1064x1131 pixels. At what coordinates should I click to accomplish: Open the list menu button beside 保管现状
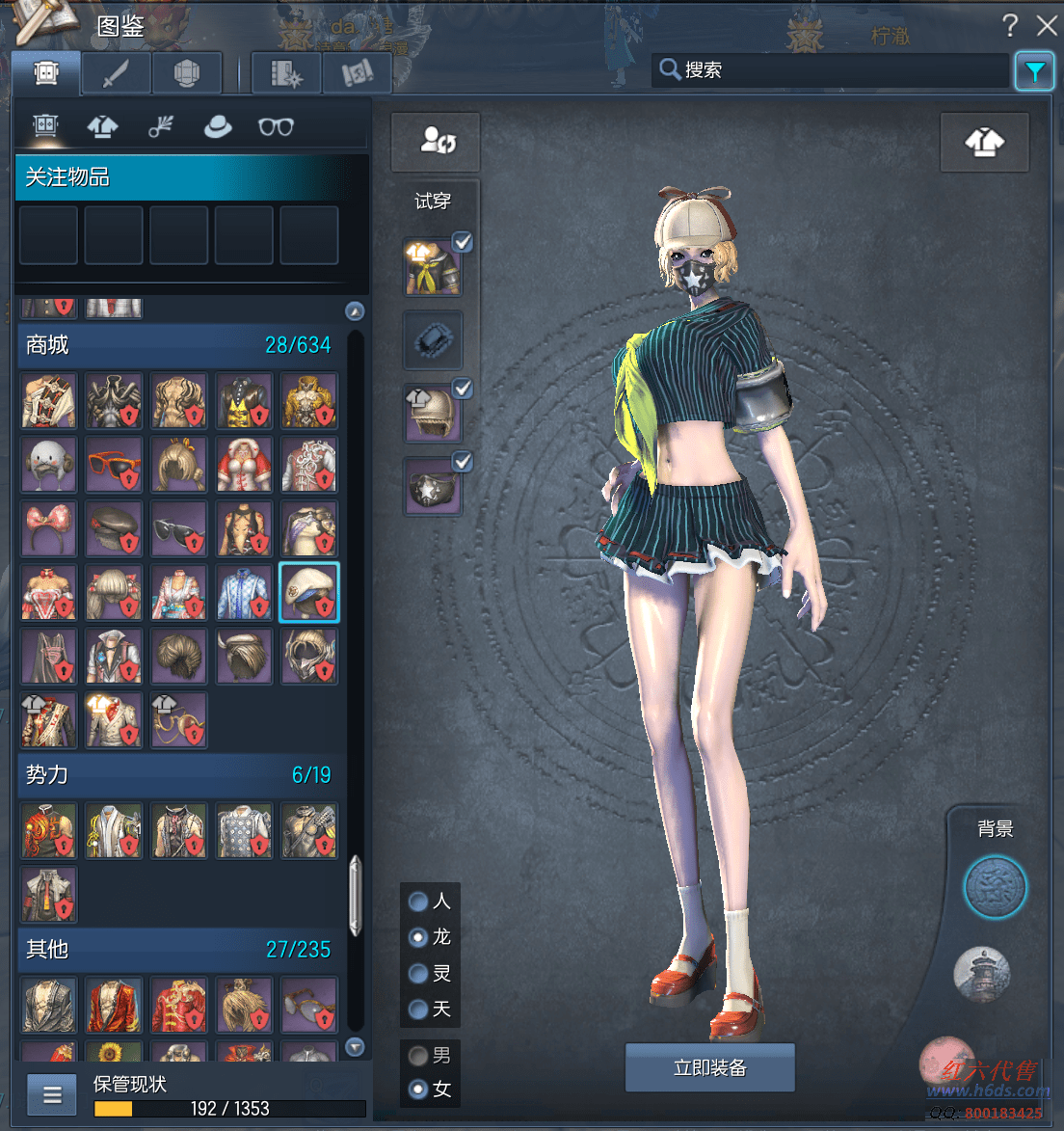pos(52,1094)
